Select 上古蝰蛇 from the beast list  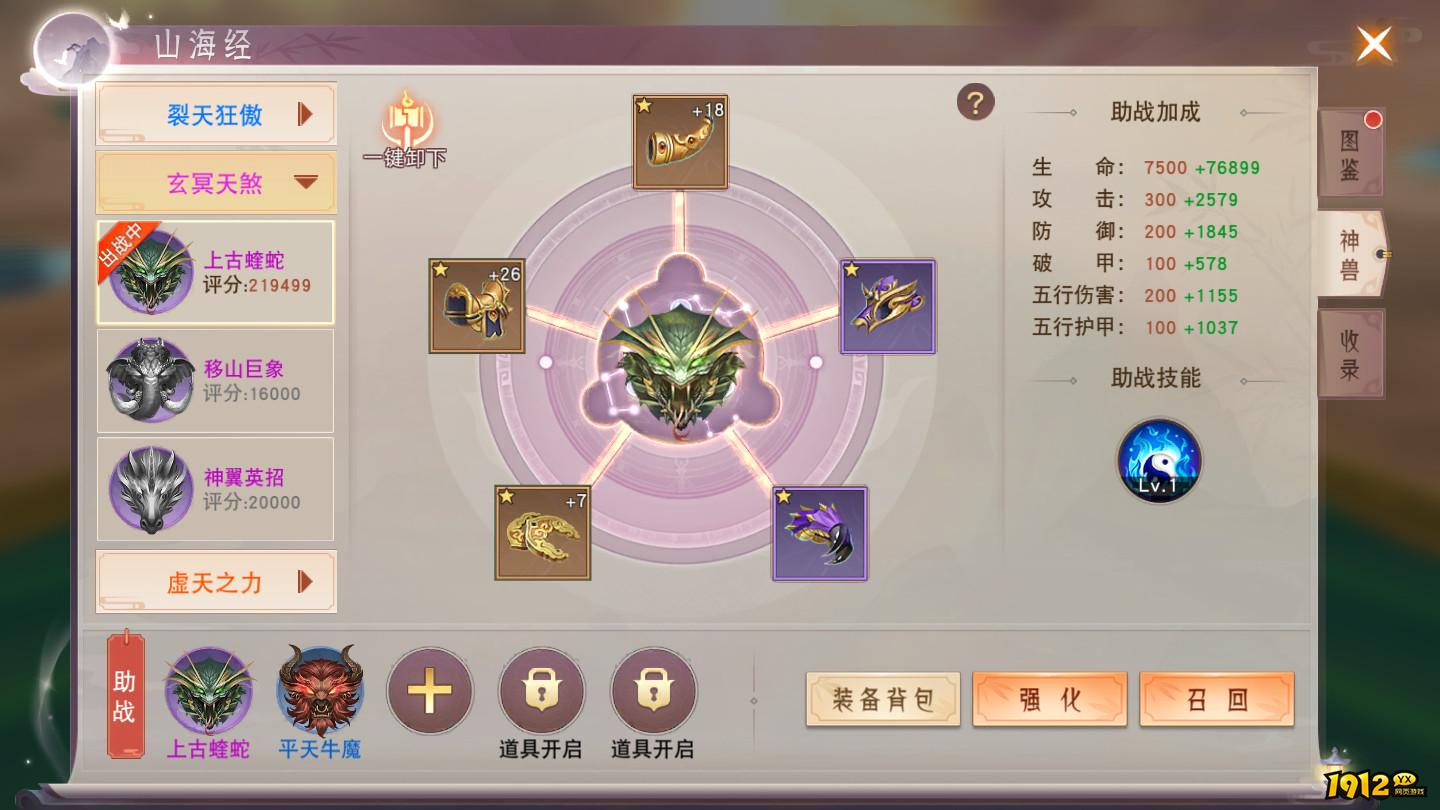[x=215, y=271]
